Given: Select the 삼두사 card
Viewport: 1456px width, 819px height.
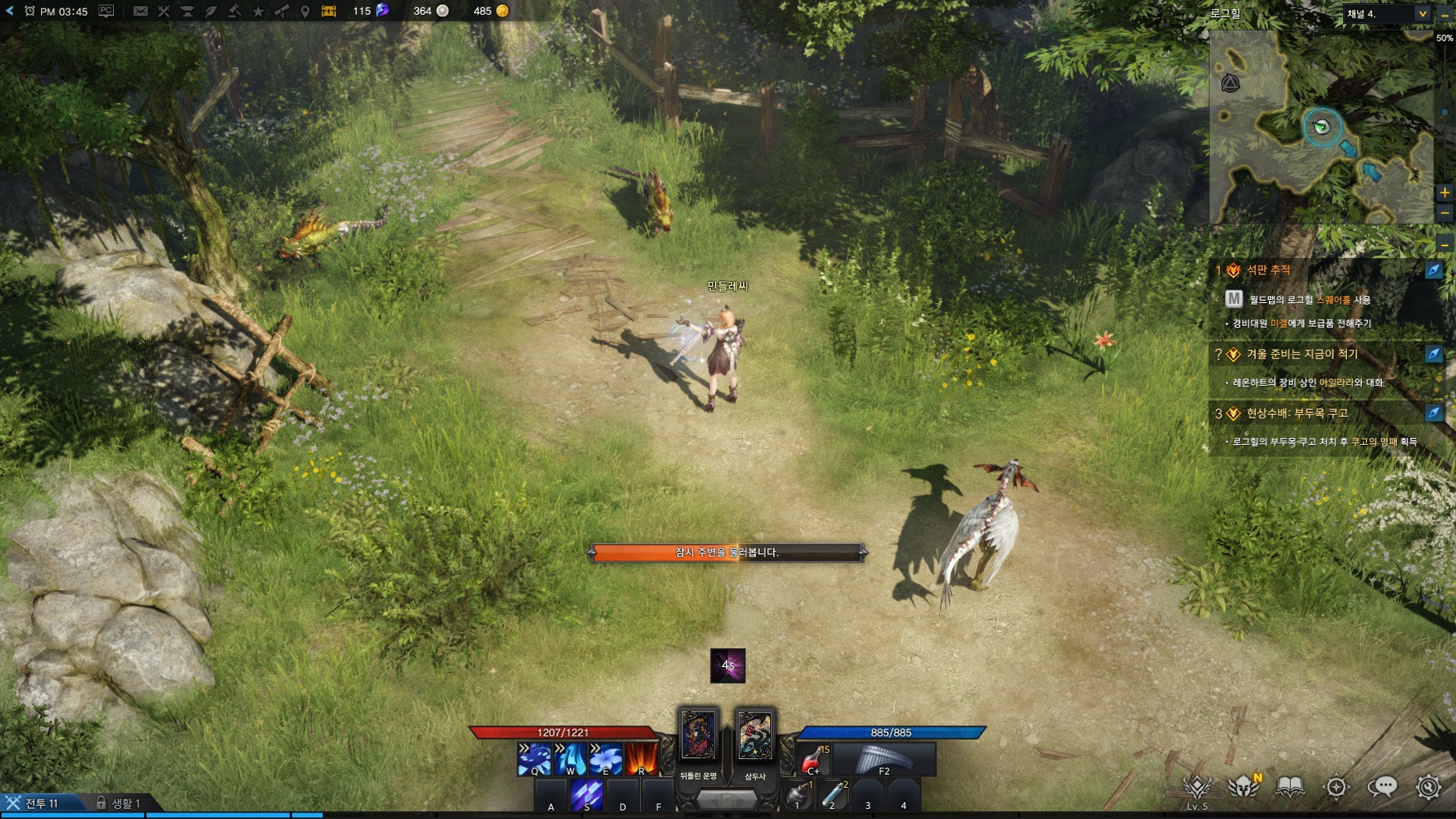Looking at the screenshot, I should pyautogui.click(x=755, y=735).
